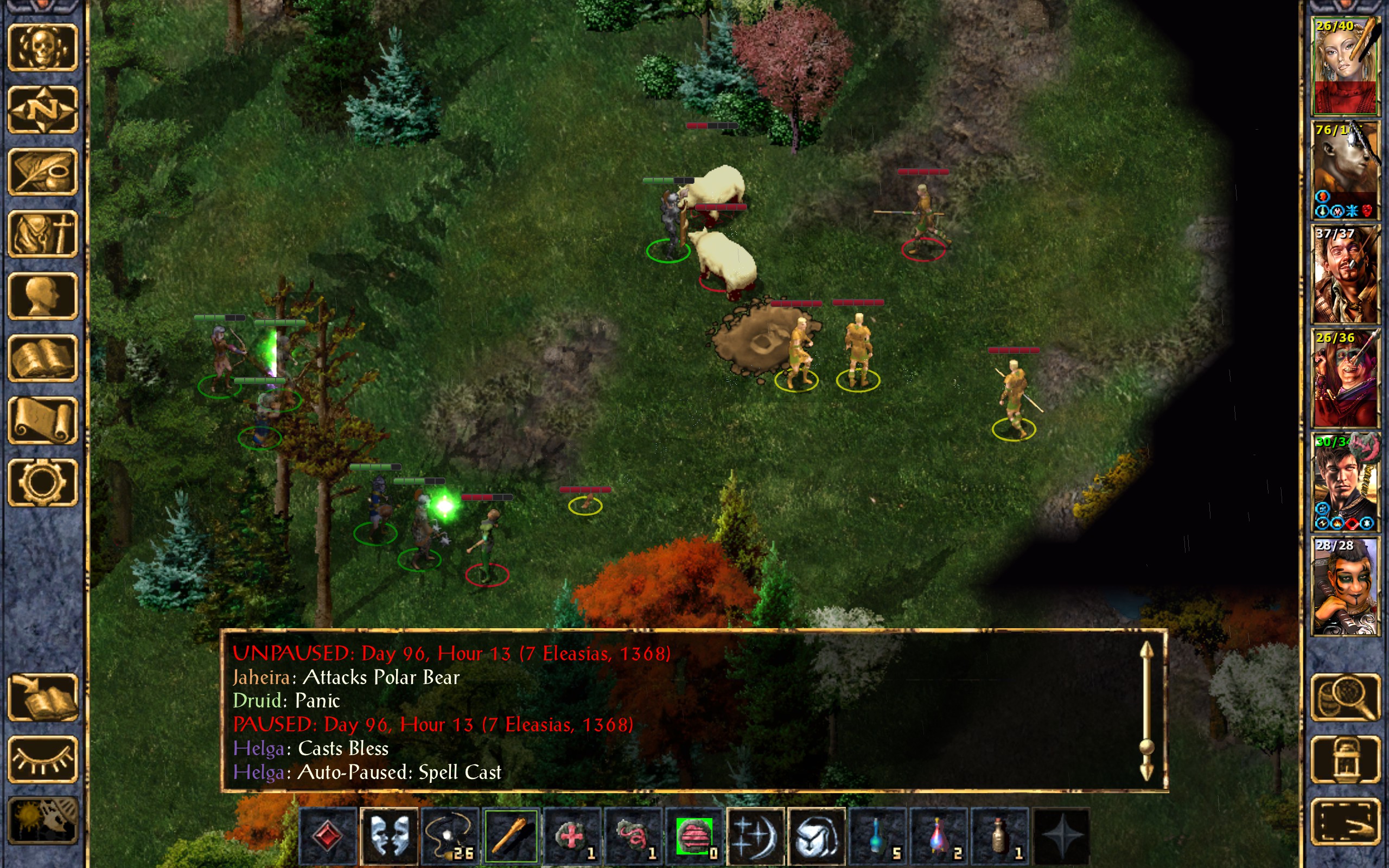Equip the sling with 26 bullets
This screenshot has width=1389, height=868.
(450, 836)
